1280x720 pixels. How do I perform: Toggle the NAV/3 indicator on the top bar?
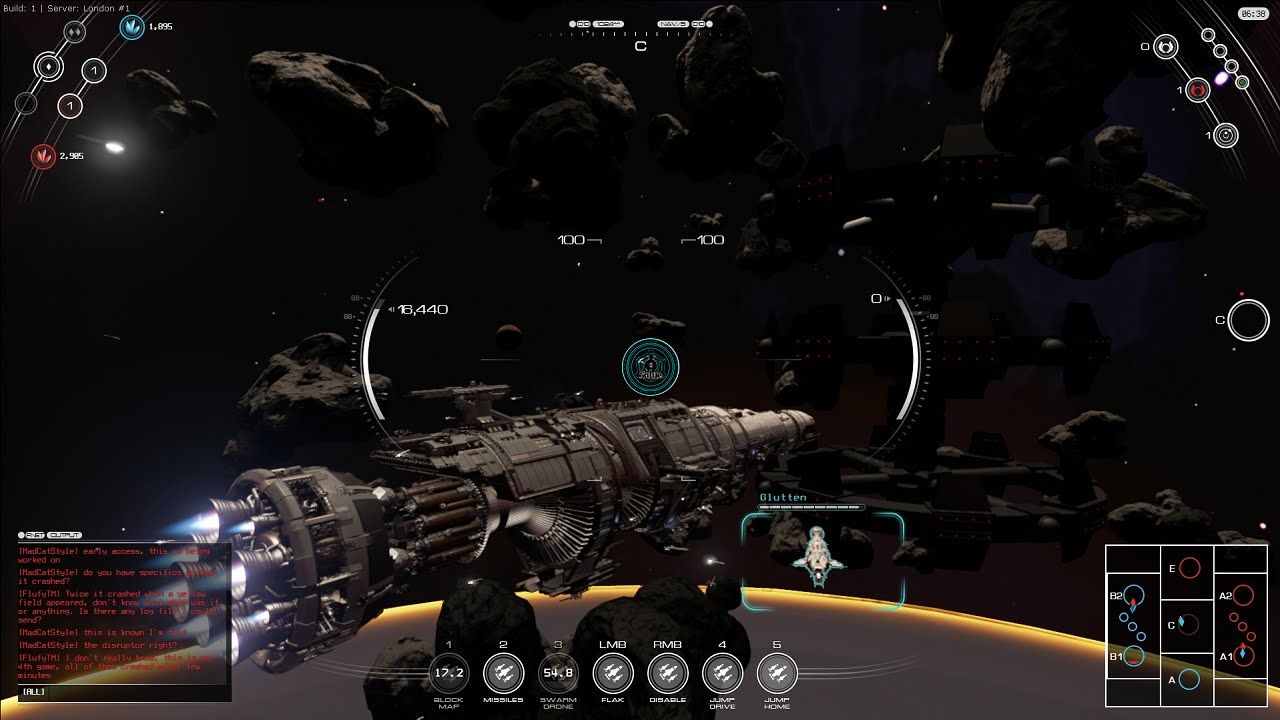(671, 22)
